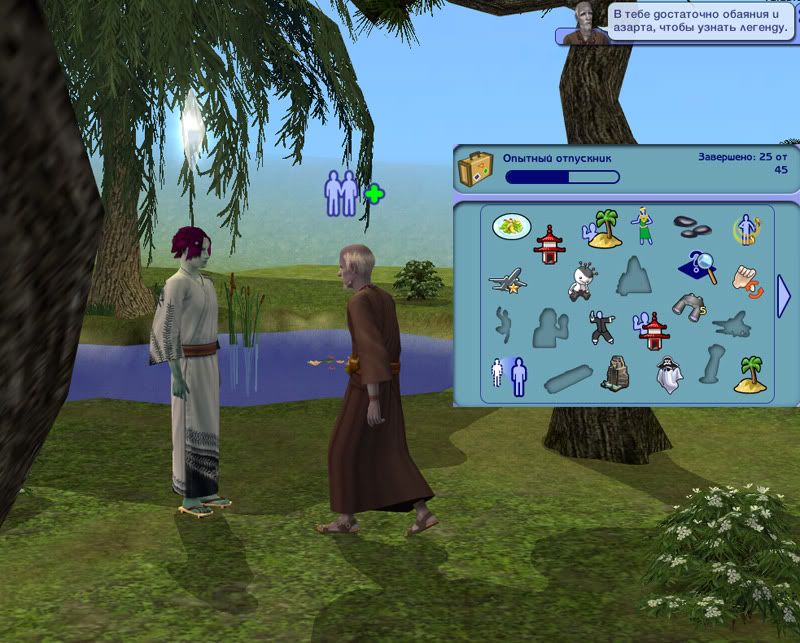Image resolution: width=800 pixels, height=643 pixels.
Task: Select the red pagoda memento icon
Action: pyautogui.click(x=546, y=244)
